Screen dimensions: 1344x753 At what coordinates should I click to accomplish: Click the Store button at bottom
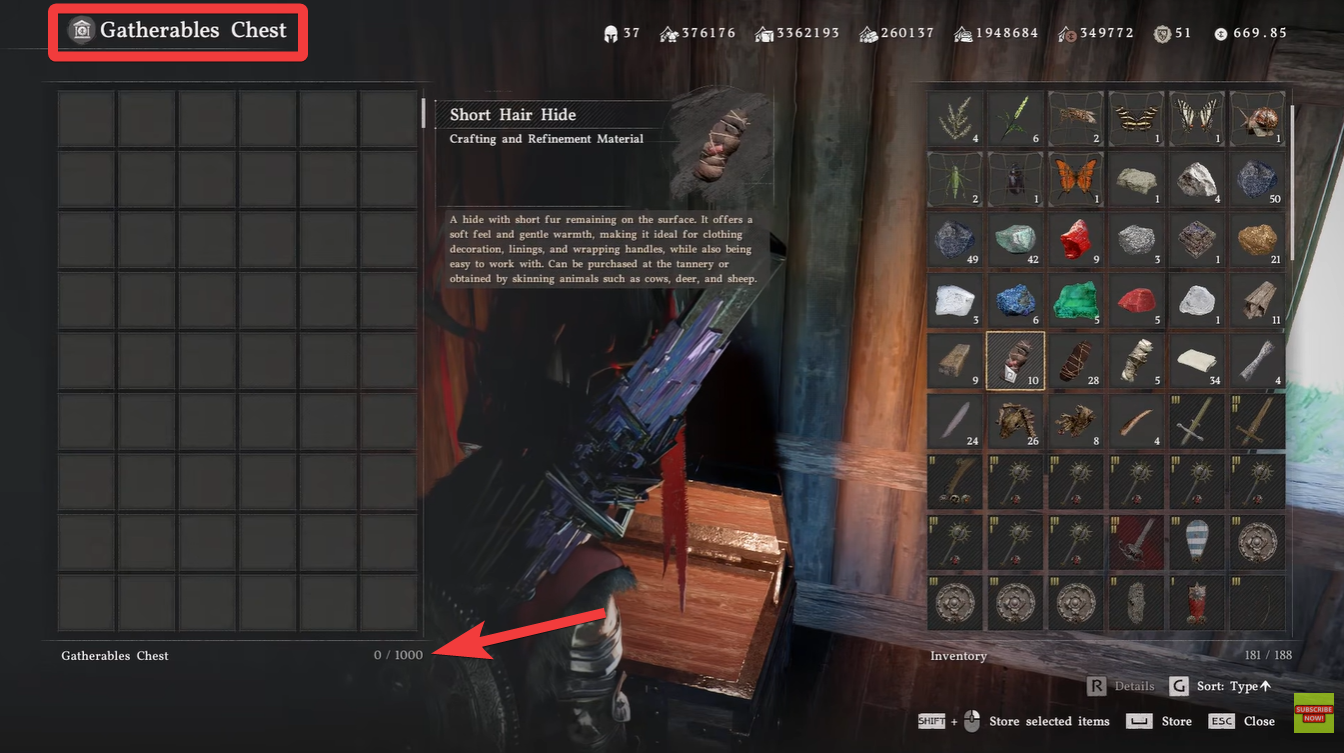pyautogui.click(x=1176, y=721)
